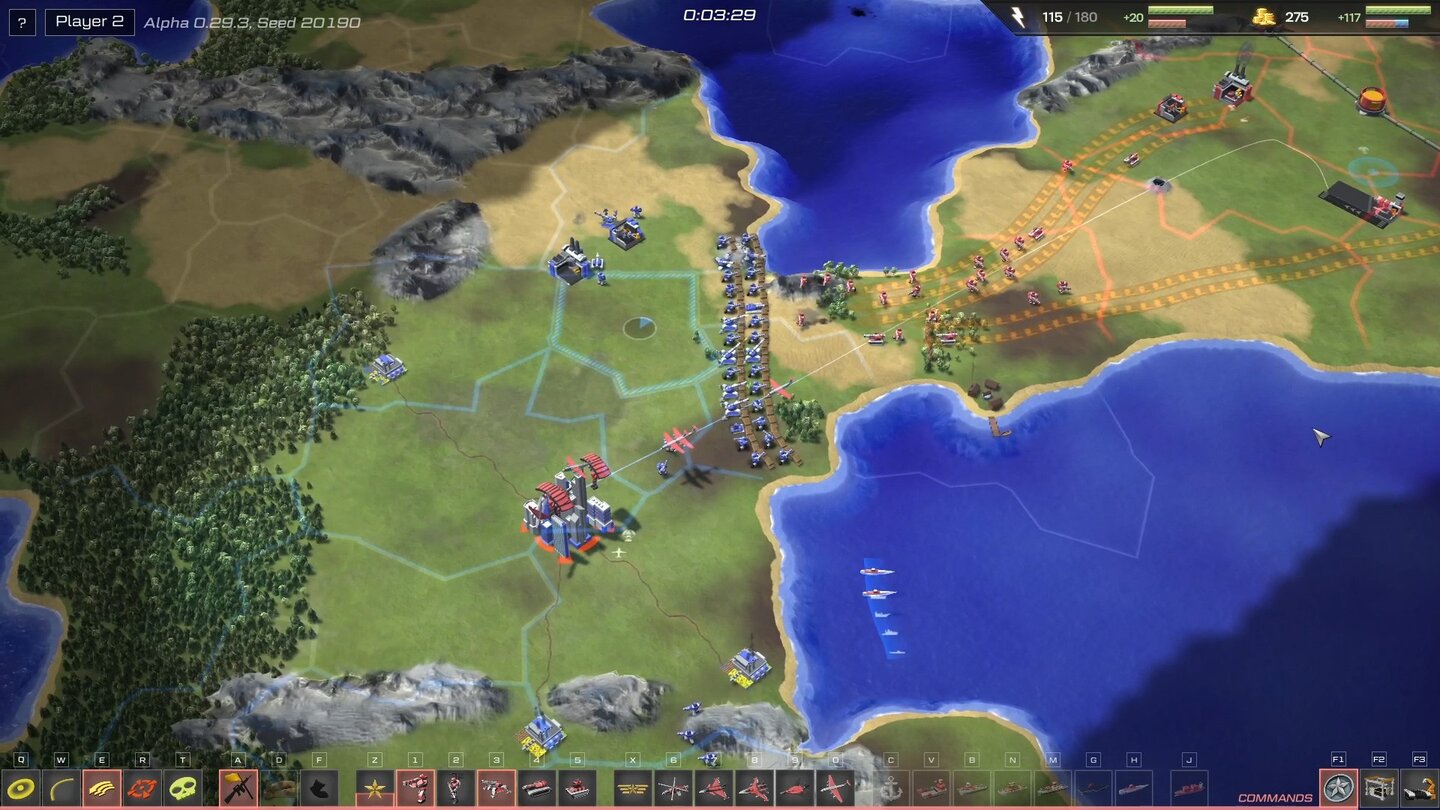Click the Player 2 name button
The height and width of the screenshot is (810, 1440).
(89, 21)
